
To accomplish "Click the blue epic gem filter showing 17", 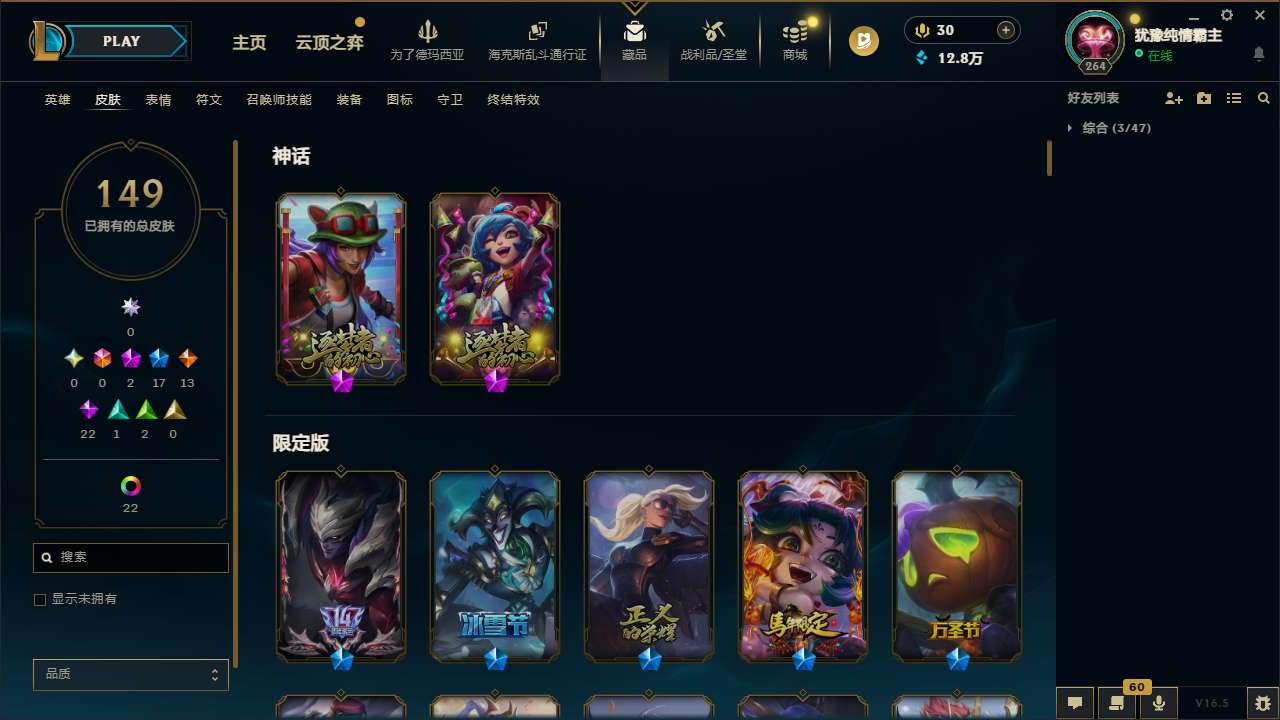I will pos(158,358).
